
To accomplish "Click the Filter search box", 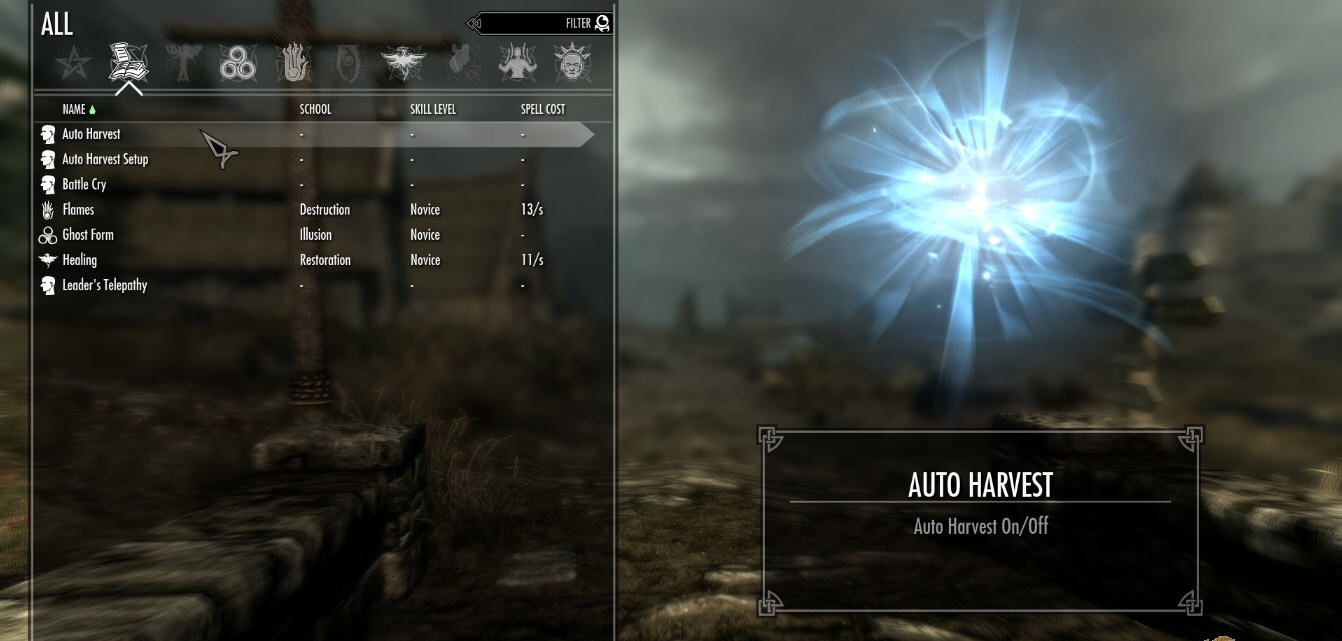I will point(540,23).
